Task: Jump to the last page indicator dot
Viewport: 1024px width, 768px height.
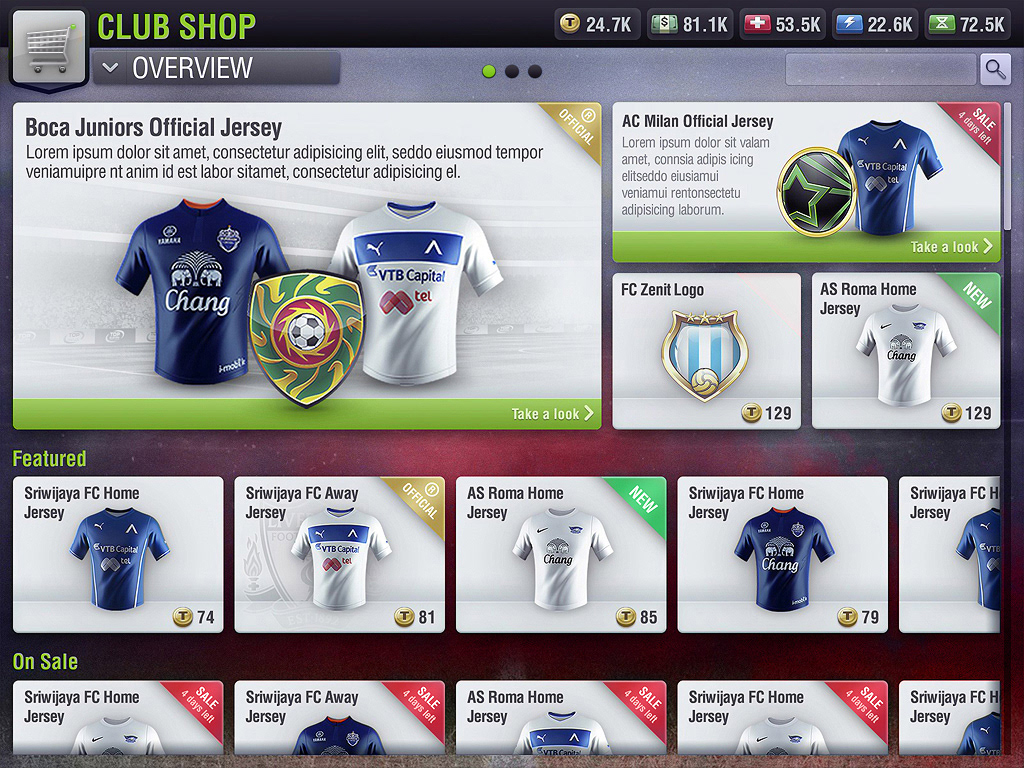Action: tap(535, 72)
